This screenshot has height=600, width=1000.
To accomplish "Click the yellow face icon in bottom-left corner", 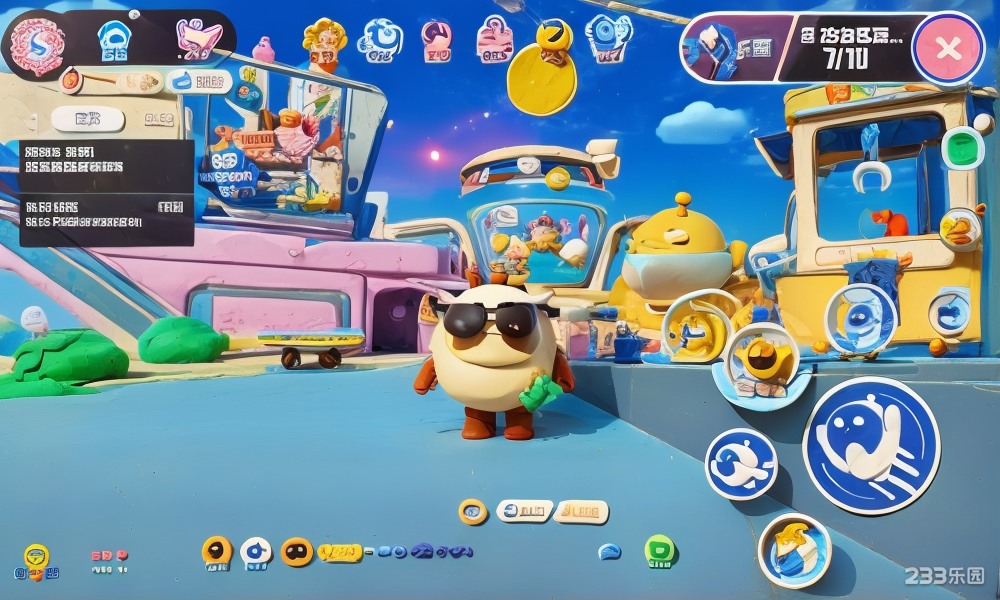I will tap(36, 562).
